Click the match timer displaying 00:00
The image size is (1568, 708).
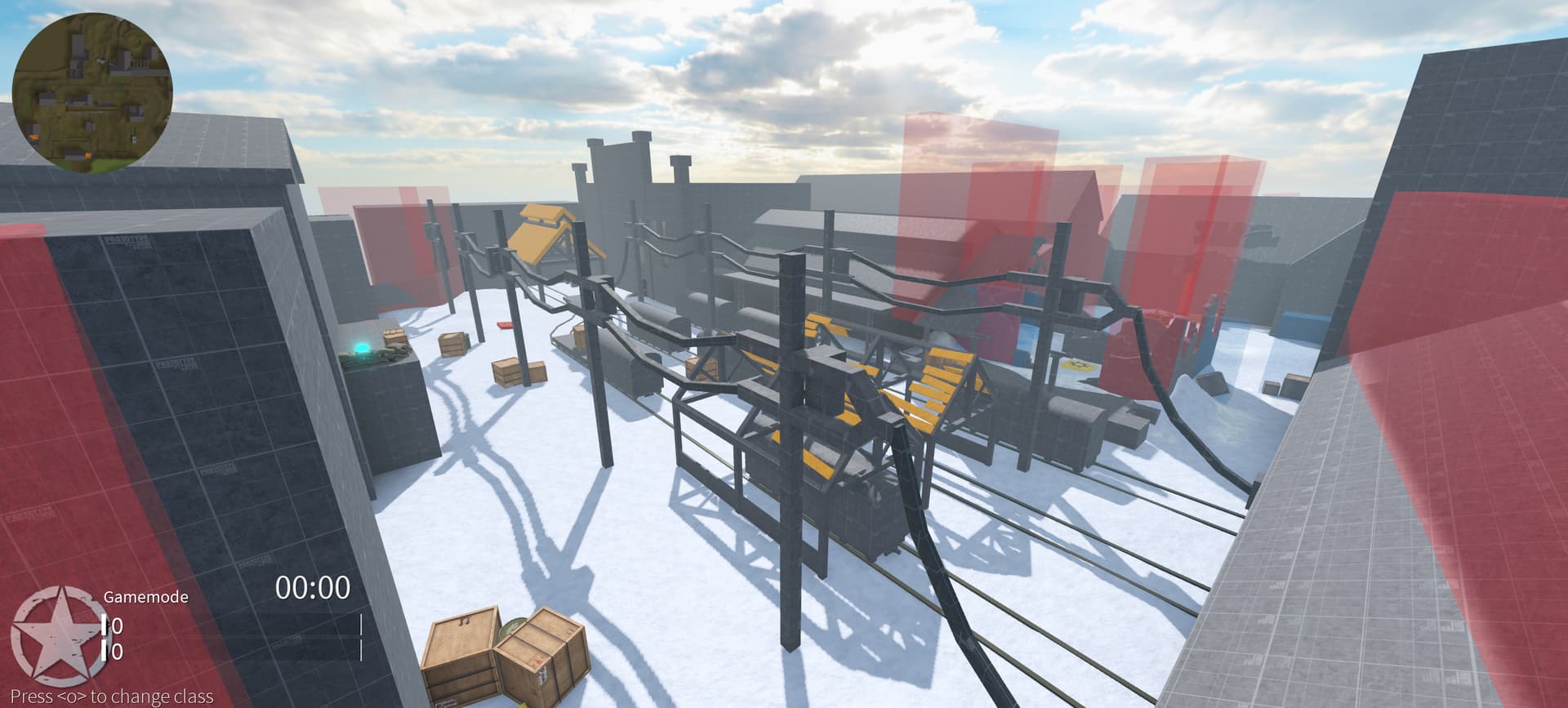(314, 587)
